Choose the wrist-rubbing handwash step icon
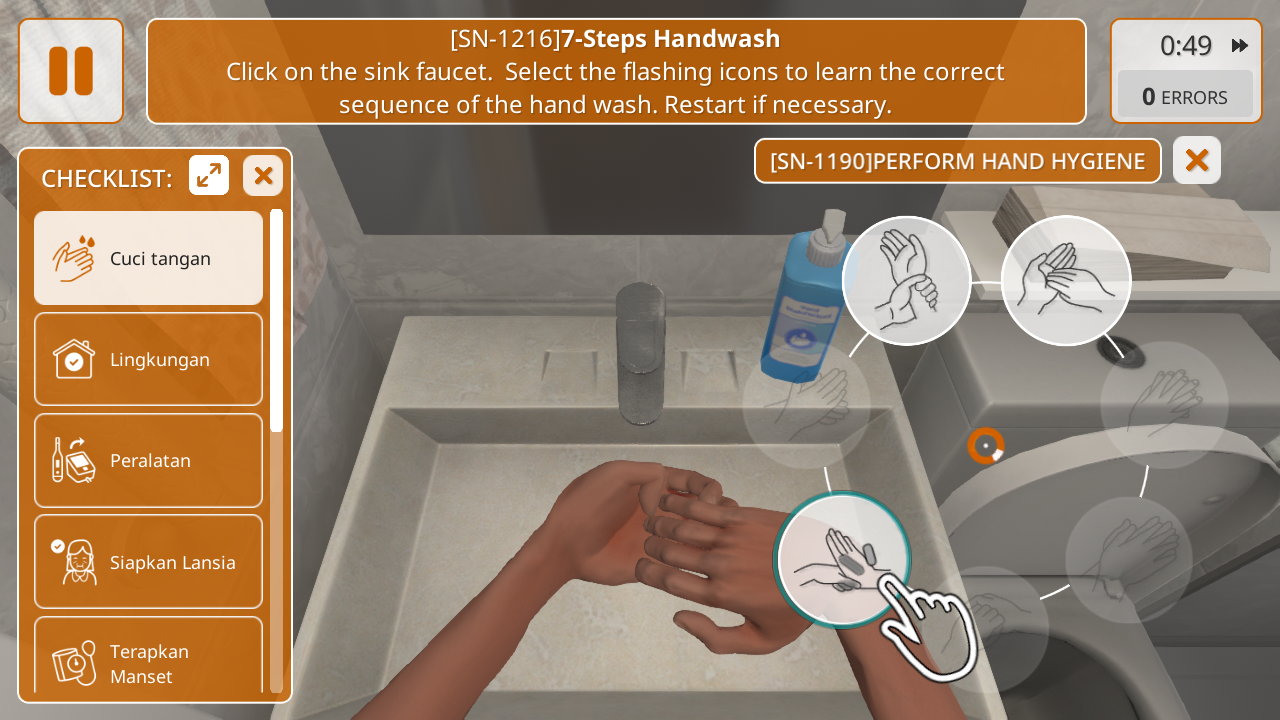The height and width of the screenshot is (720, 1280). pyautogui.click(x=906, y=281)
